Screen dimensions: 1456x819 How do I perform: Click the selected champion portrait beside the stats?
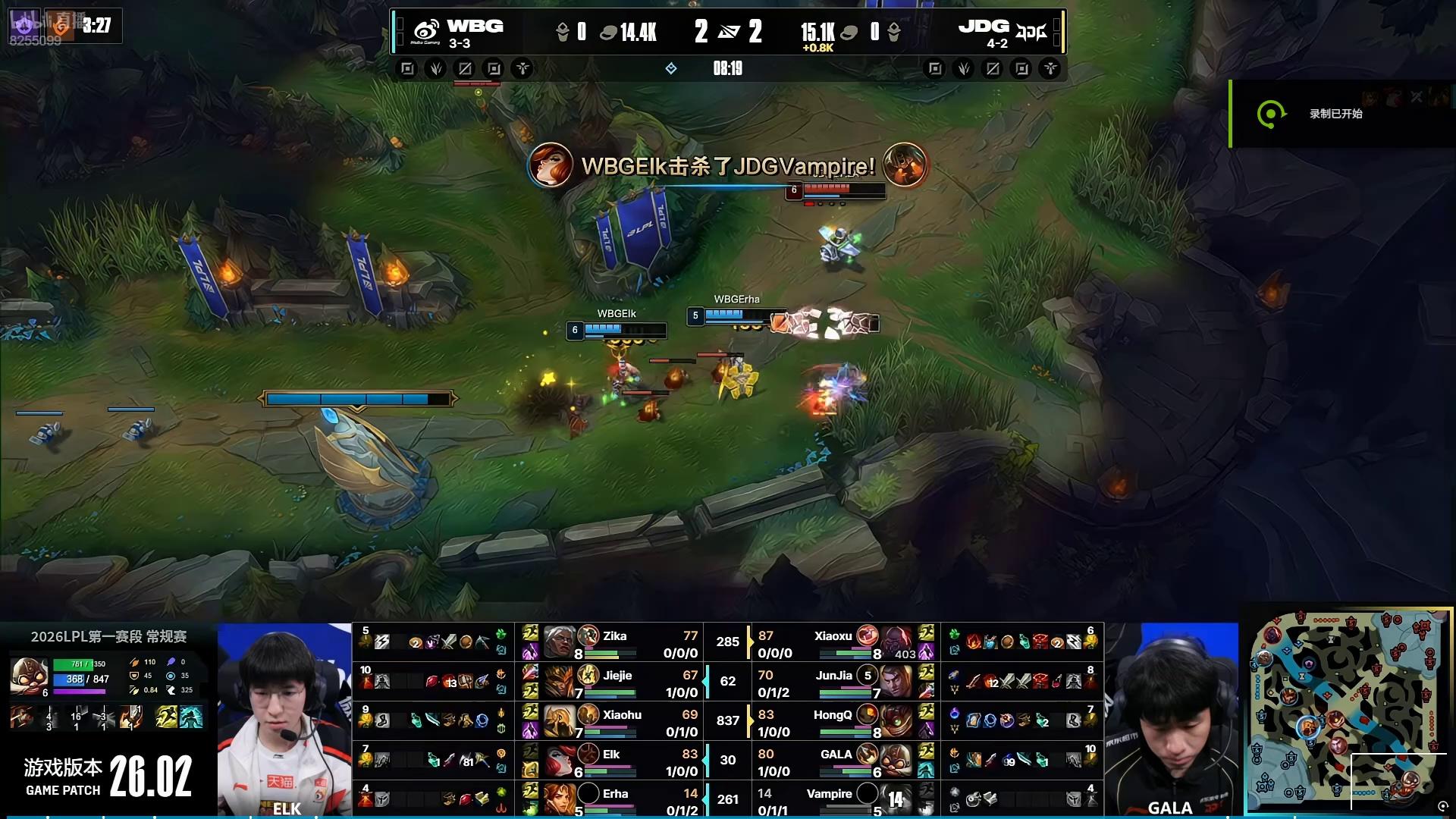pyautogui.click(x=29, y=676)
